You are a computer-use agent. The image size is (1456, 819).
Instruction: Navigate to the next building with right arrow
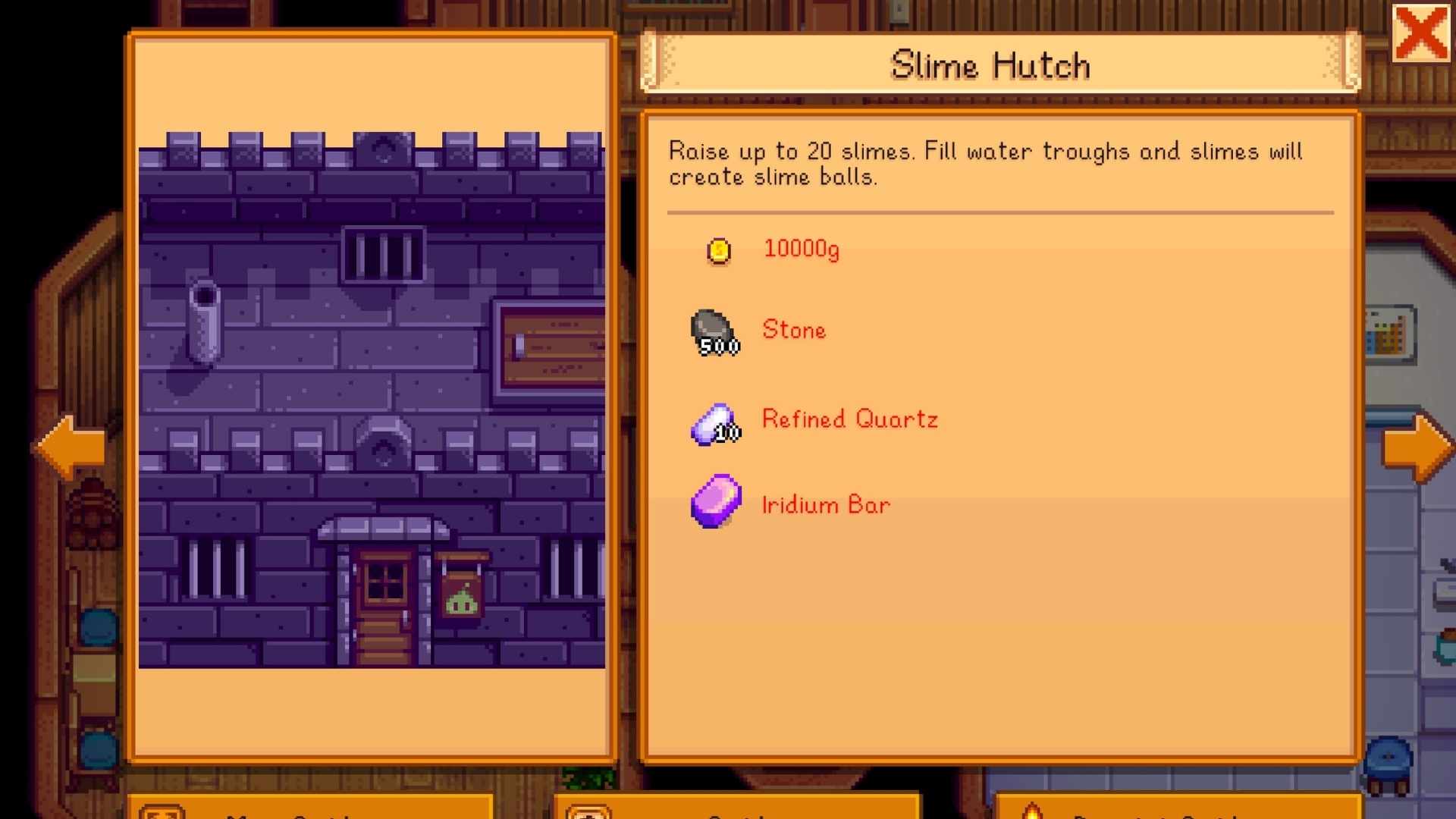(1418, 446)
